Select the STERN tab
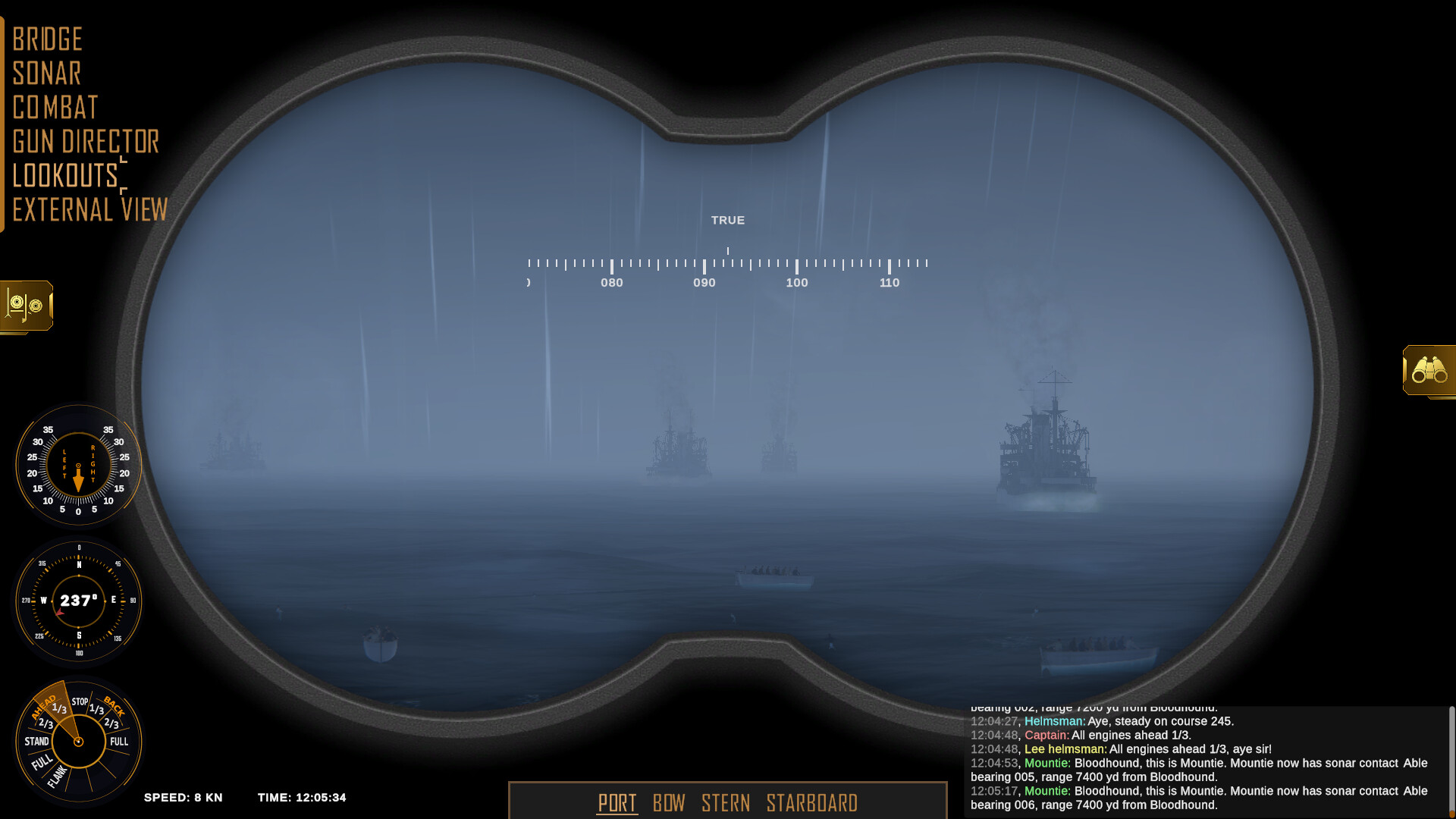 tap(726, 803)
